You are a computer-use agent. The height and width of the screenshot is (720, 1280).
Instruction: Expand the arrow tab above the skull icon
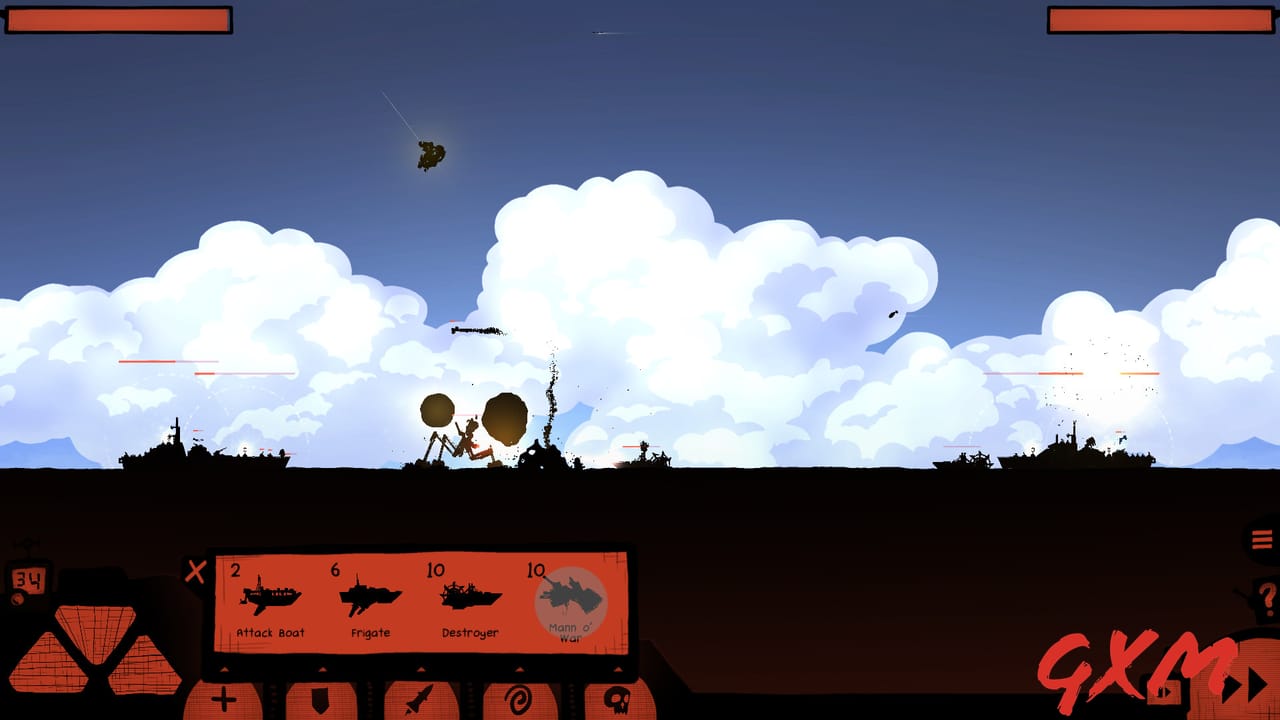click(x=618, y=668)
